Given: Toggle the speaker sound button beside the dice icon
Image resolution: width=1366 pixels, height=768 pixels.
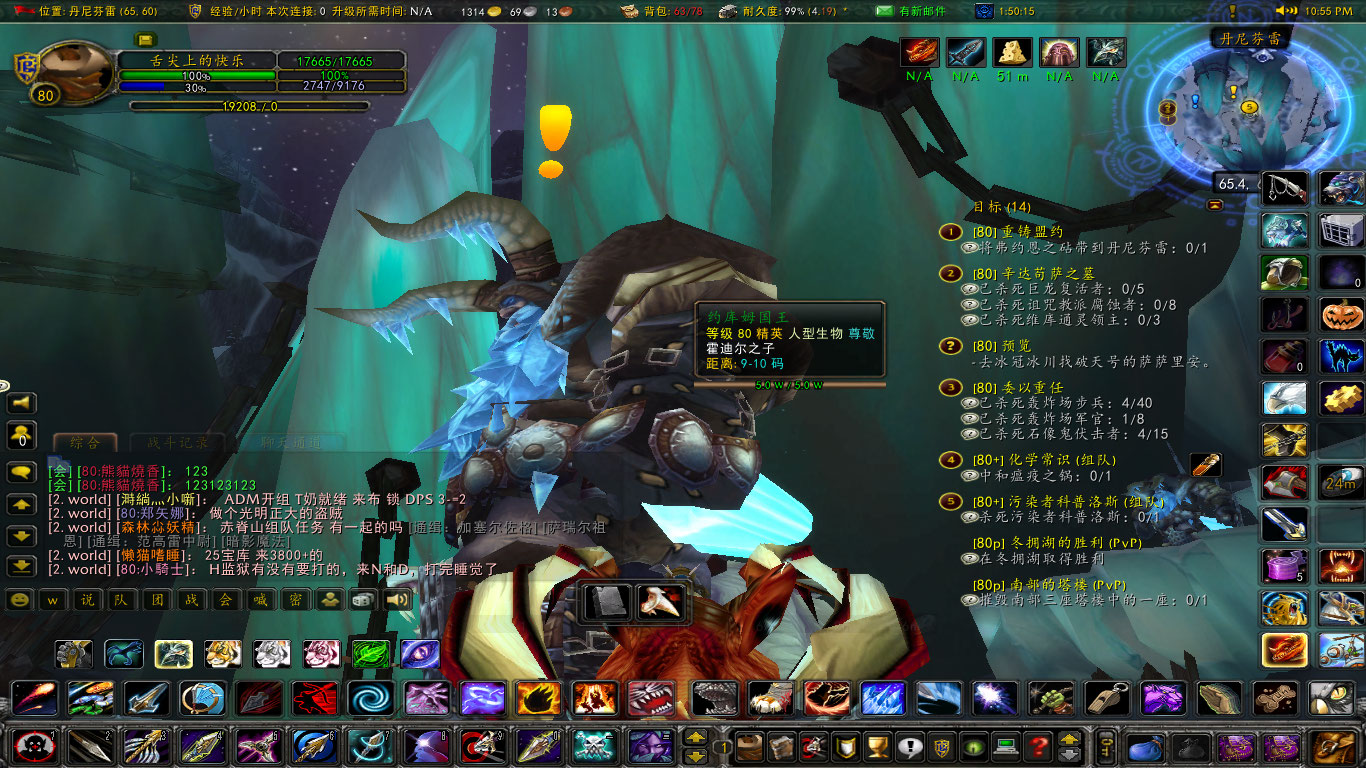Looking at the screenshot, I should 396,600.
